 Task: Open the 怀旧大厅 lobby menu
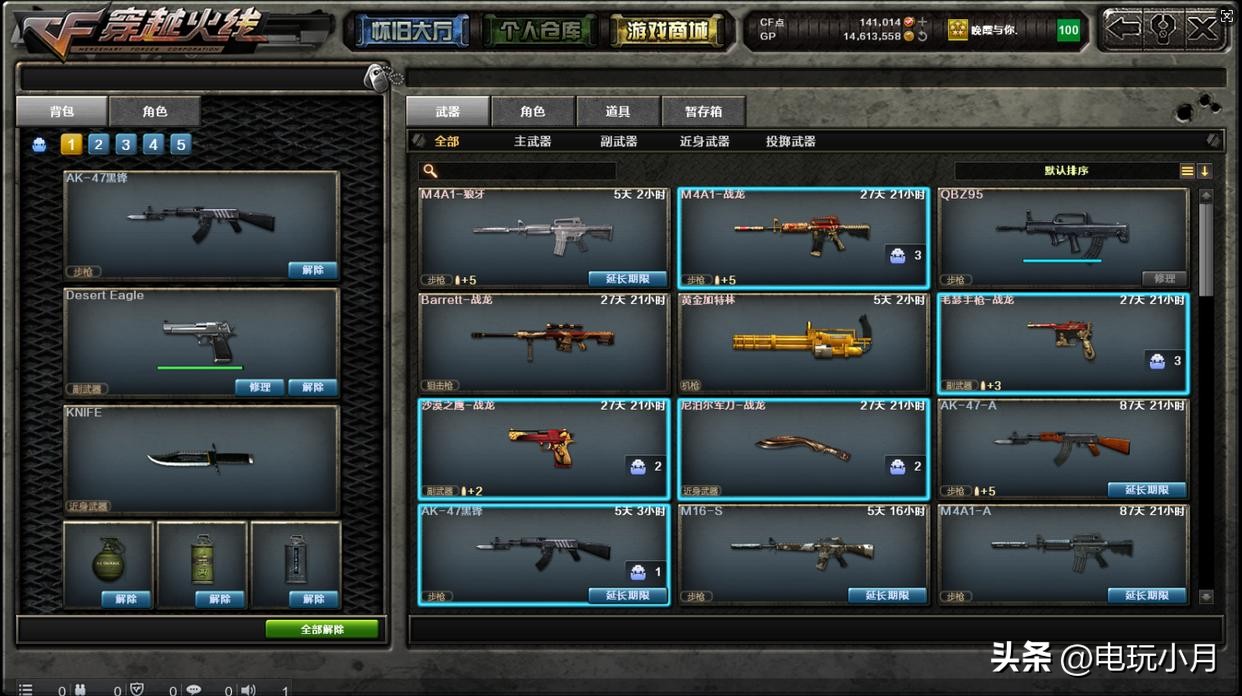tap(407, 31)
